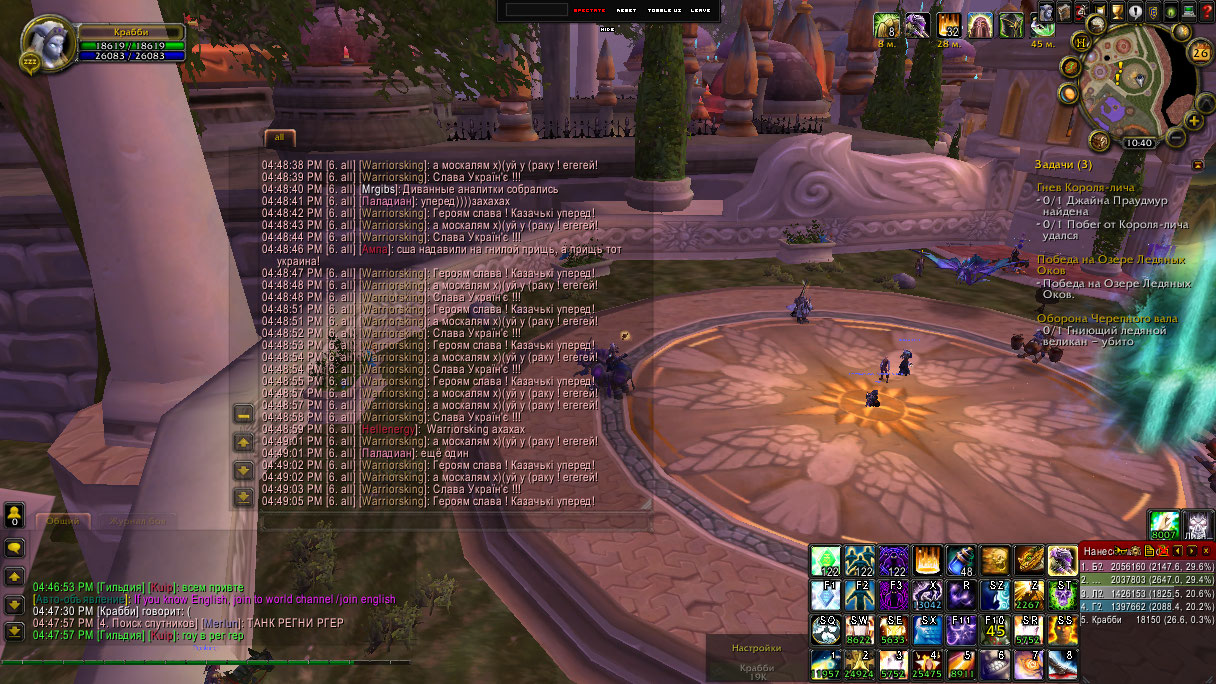
Task: Open the friends list button above chat
Action: (x=15, y=516)
